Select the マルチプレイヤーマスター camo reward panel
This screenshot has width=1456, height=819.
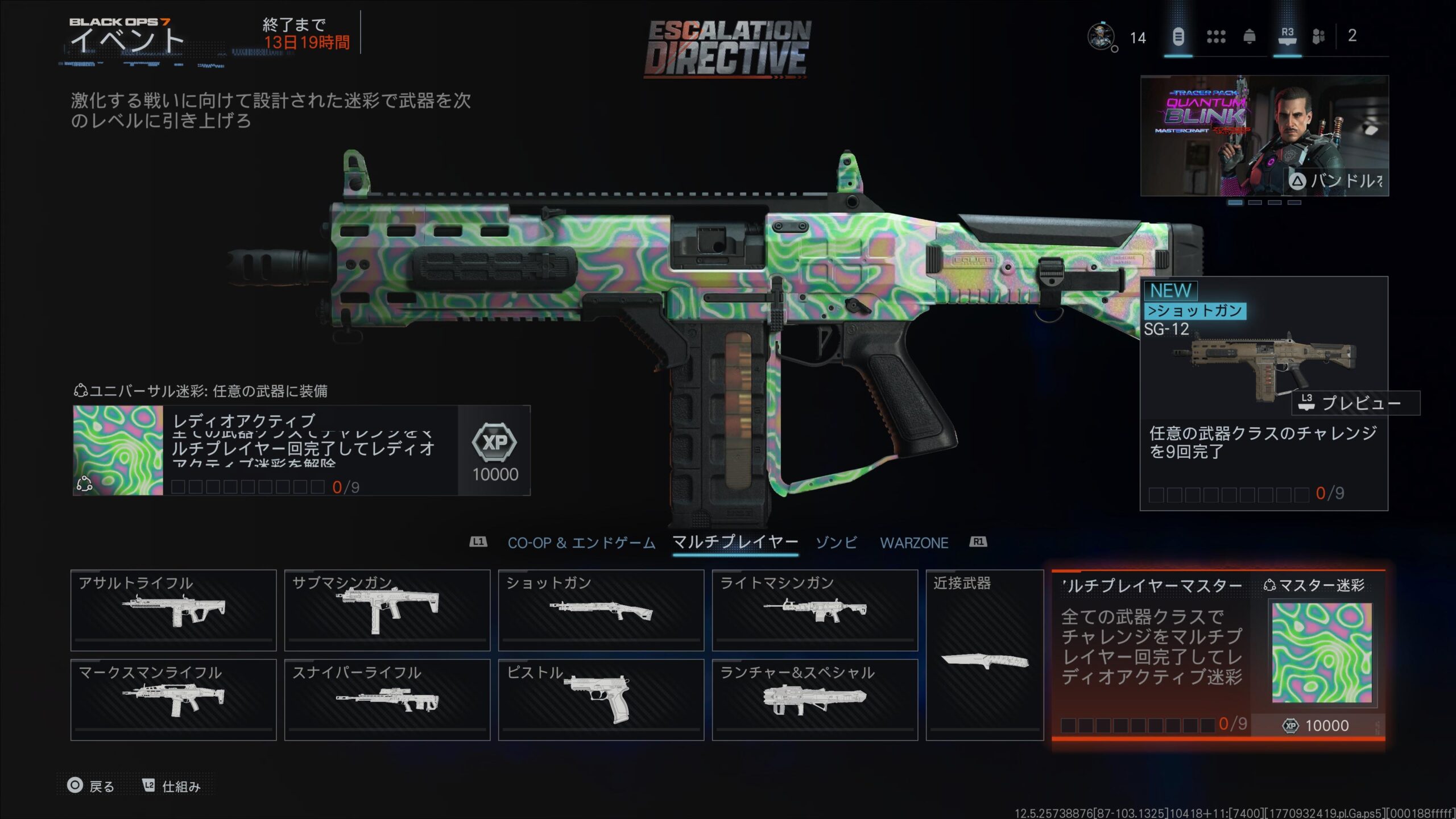point(1218,654)
